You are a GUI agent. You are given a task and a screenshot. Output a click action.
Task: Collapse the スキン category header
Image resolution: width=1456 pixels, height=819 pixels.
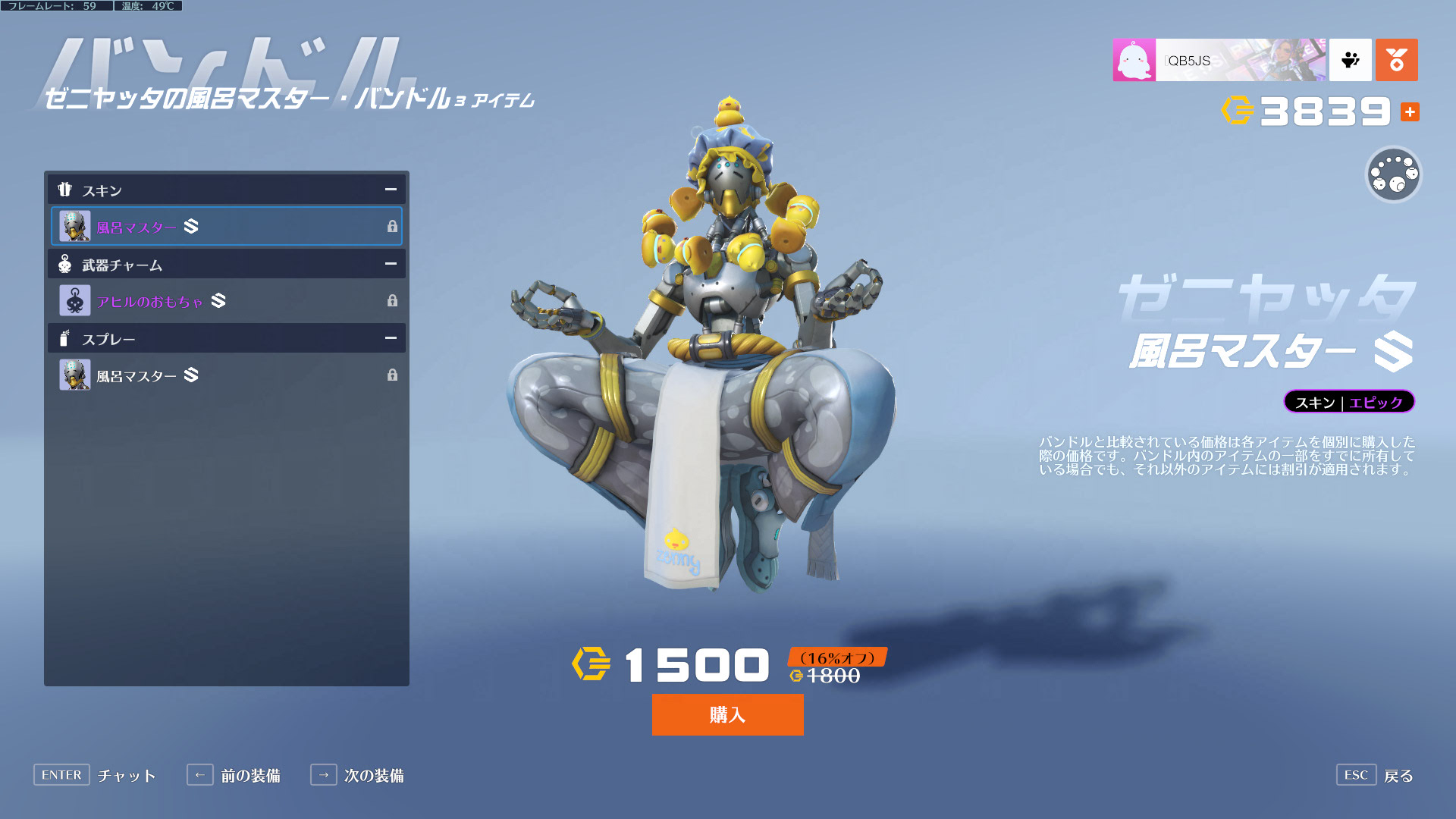click(x=390, y=190)
